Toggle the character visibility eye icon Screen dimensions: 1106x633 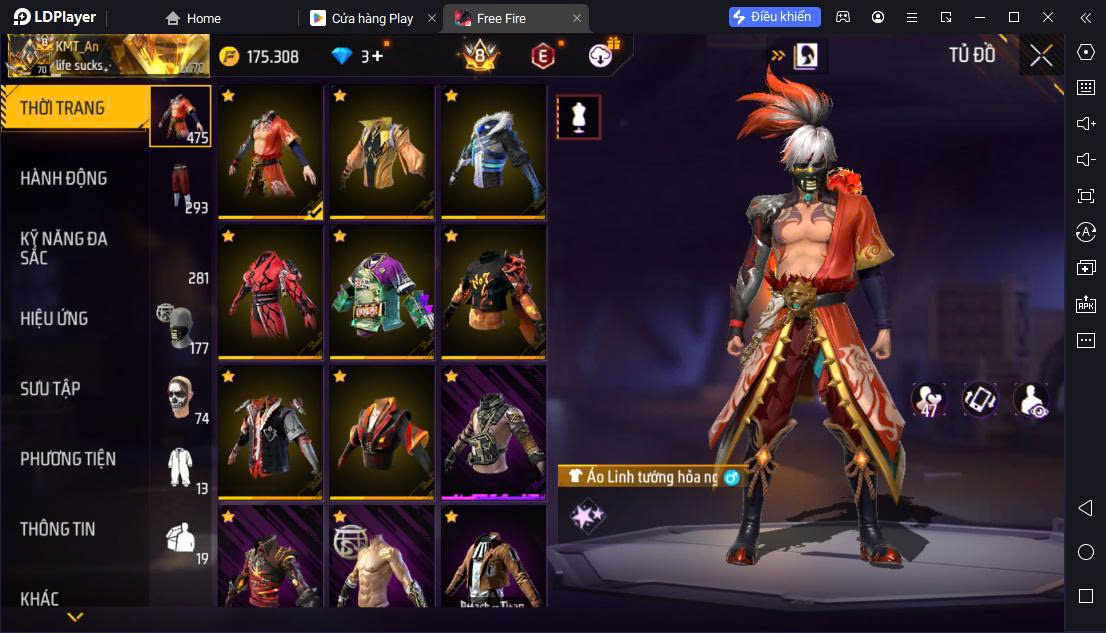click(1030, 399)
